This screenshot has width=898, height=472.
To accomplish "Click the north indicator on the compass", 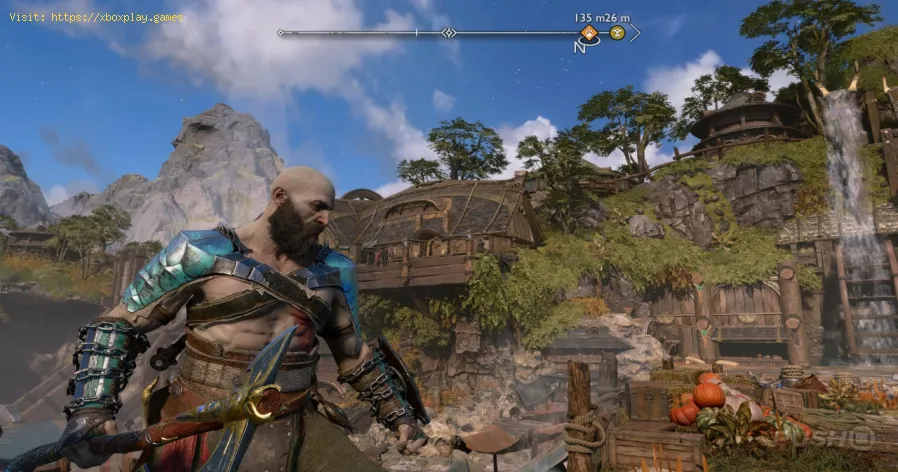I will (x=580, y=47).
